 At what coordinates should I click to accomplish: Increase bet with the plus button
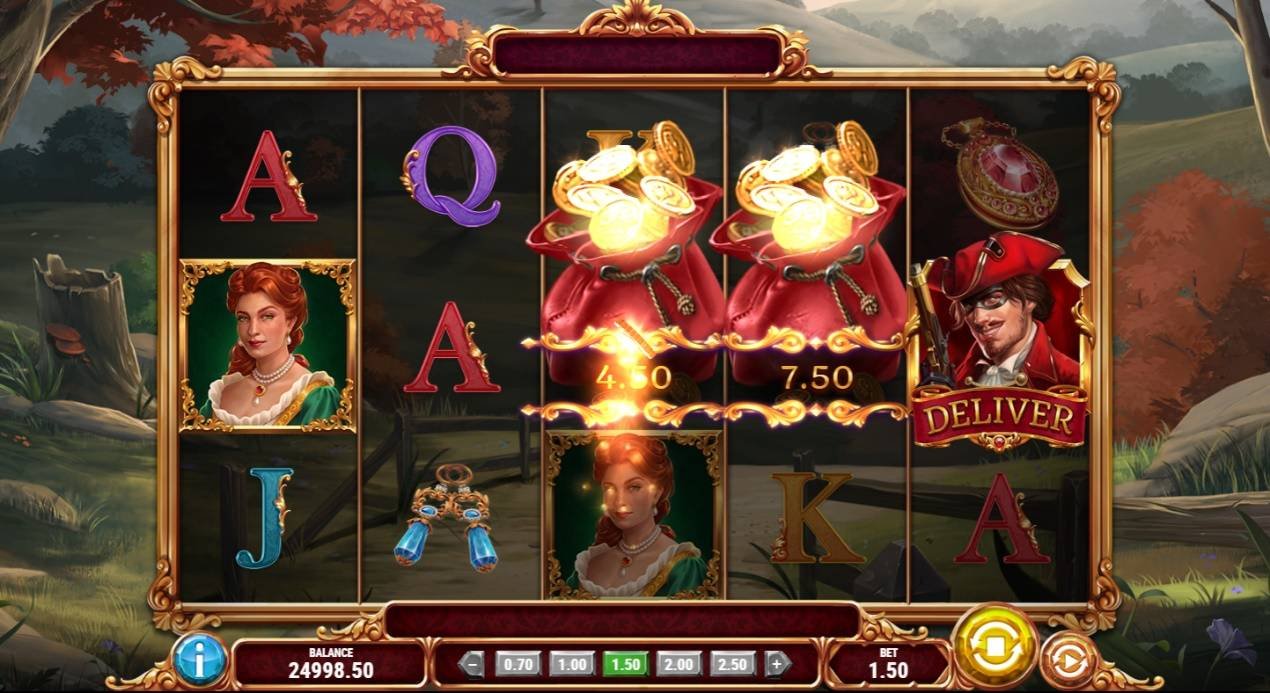[x=778, y=663]
